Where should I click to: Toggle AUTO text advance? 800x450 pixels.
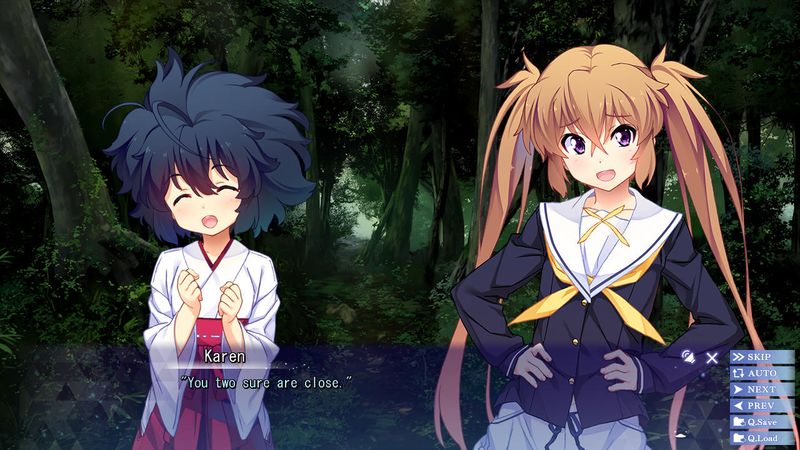(x=762, y=372)
